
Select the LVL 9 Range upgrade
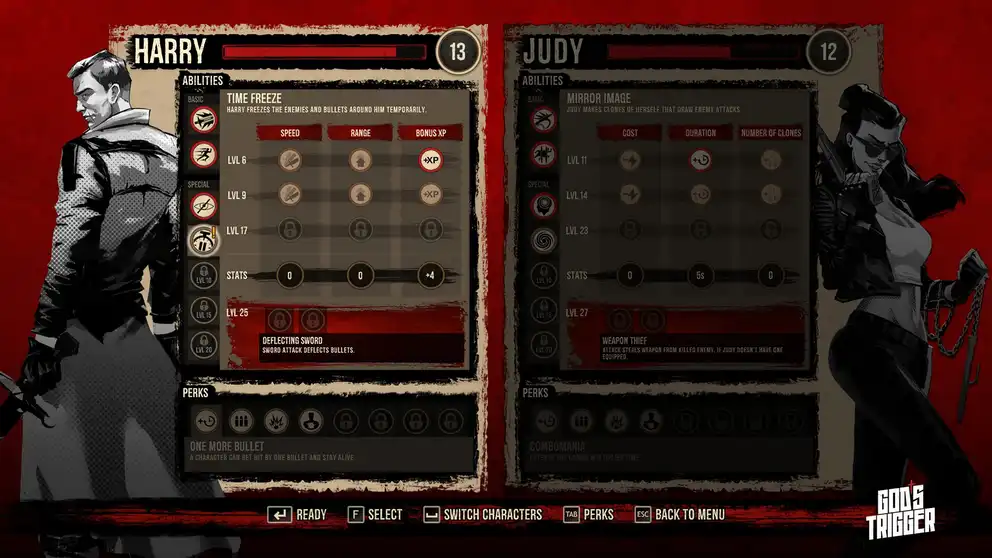(x=360, y=194)
